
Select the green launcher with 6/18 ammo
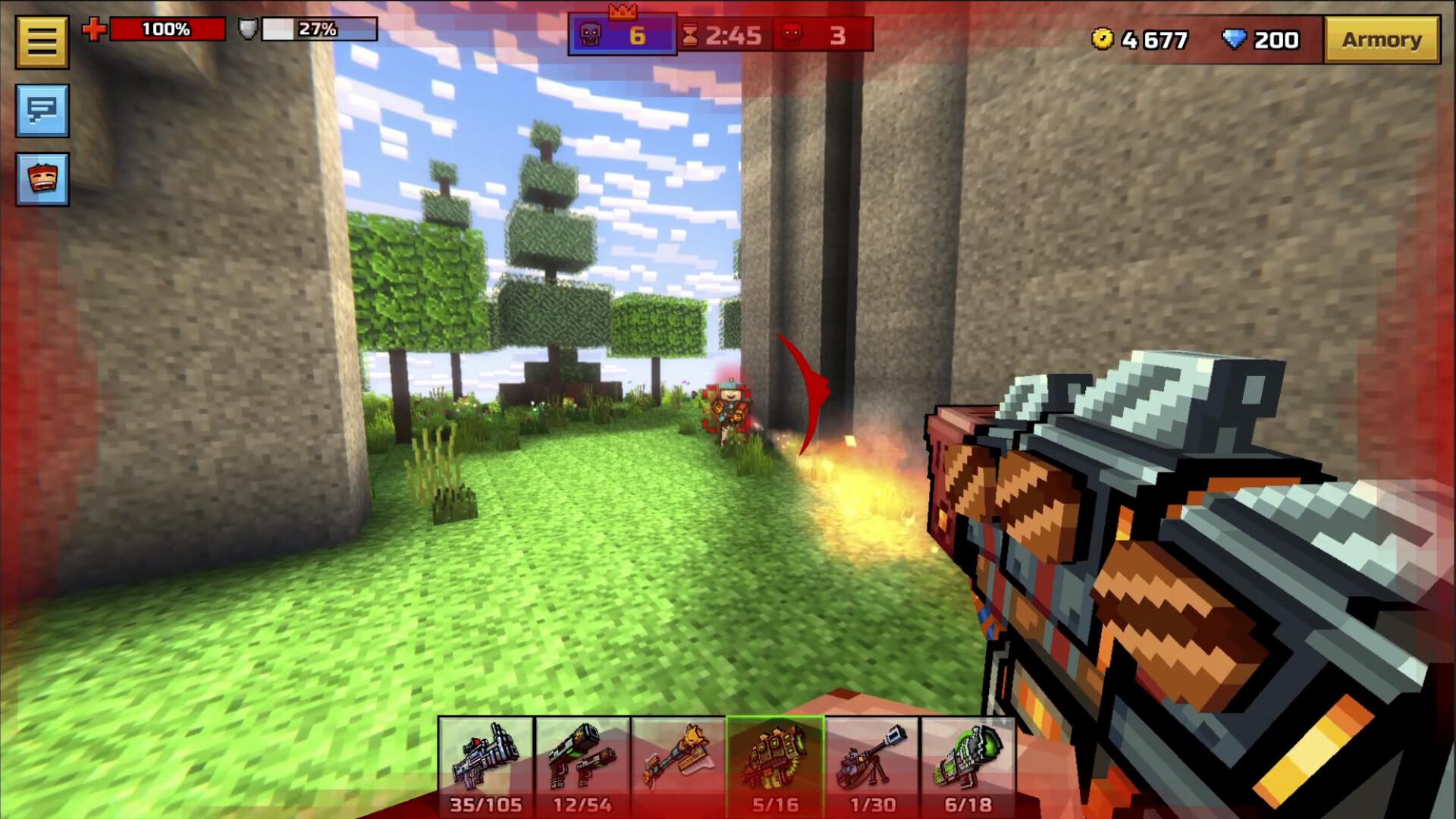[968, 758]
